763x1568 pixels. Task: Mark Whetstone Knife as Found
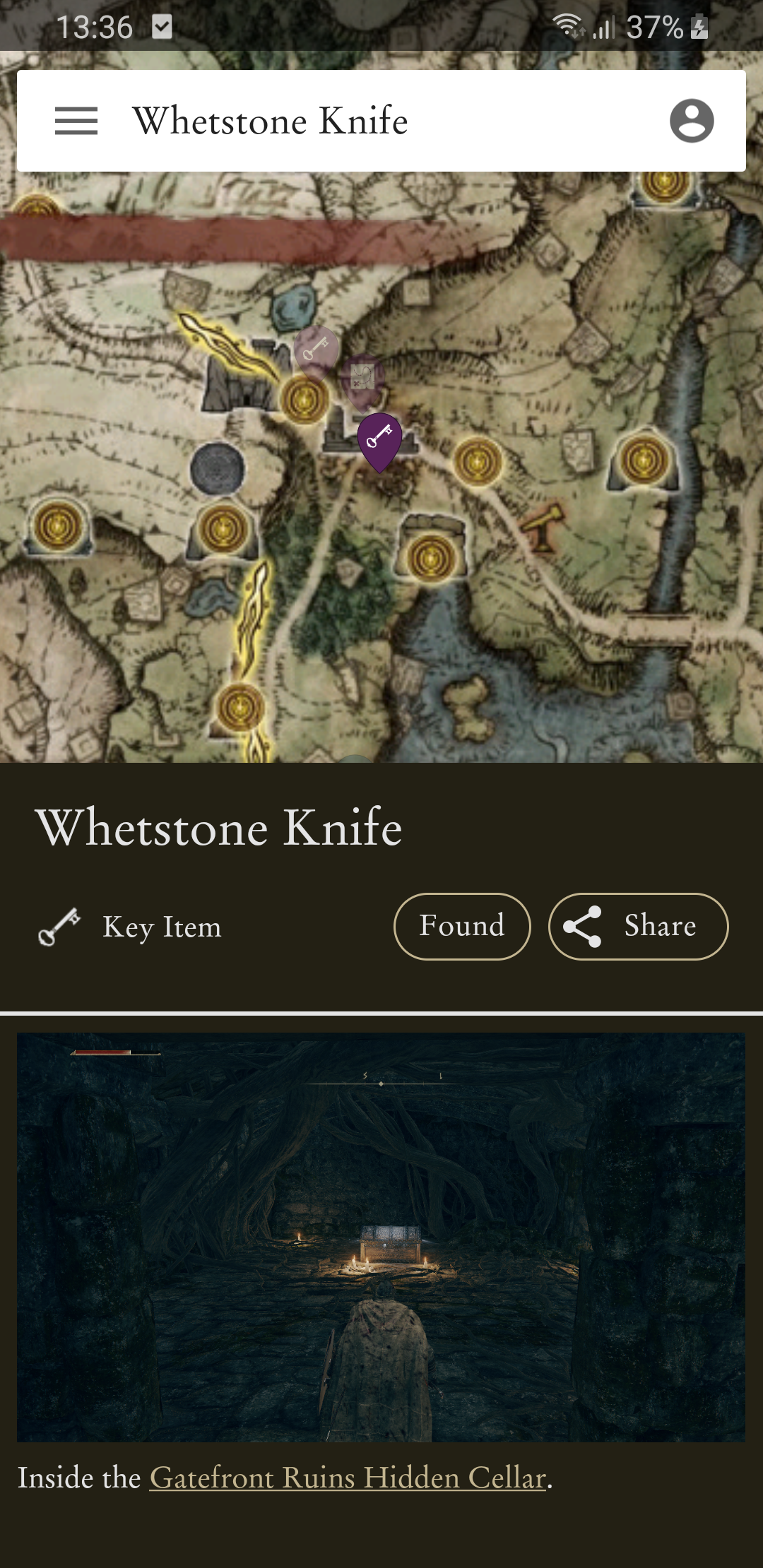pyautogui.click(x=462, y=926)
